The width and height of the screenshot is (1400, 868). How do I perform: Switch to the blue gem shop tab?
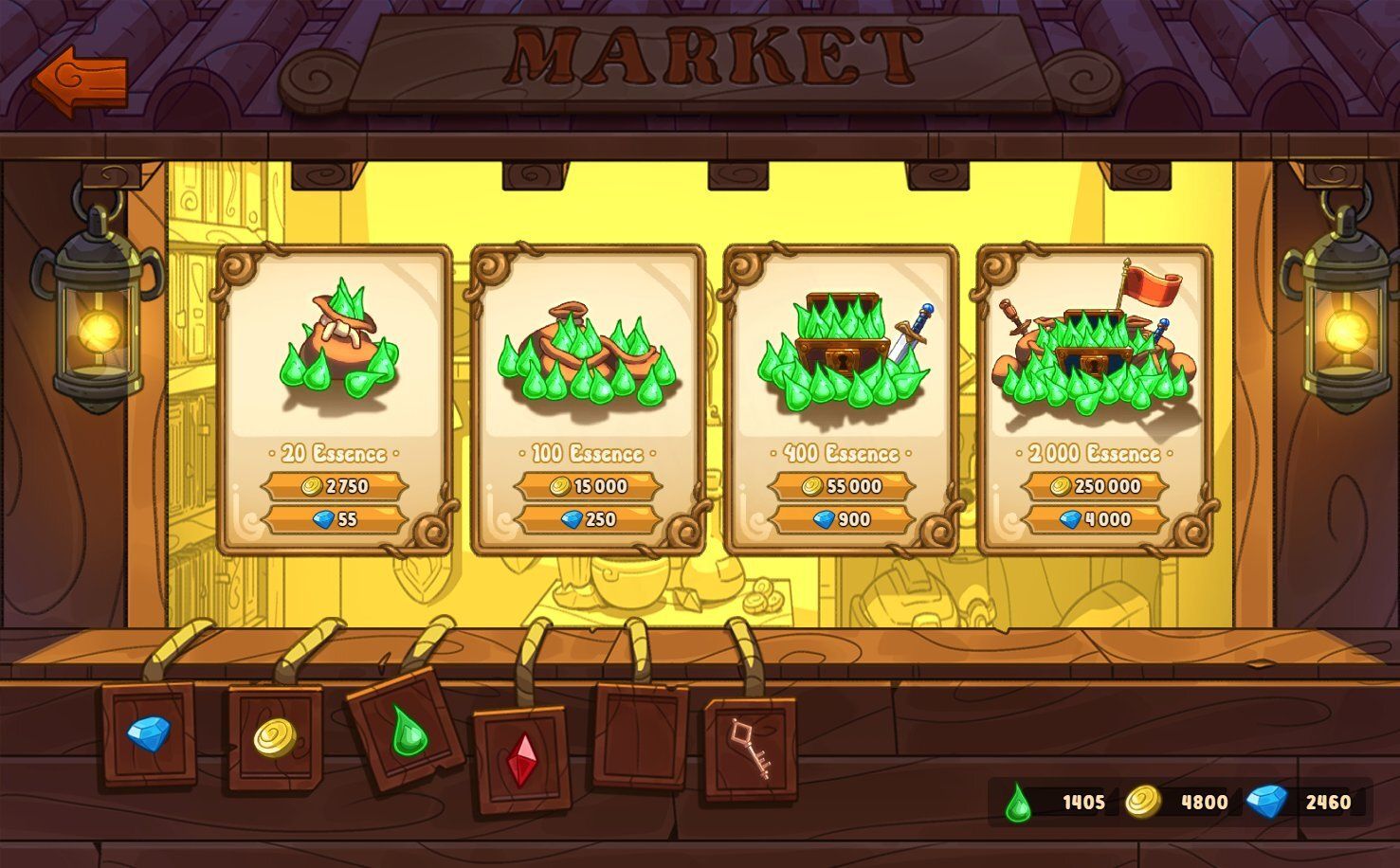coord(149,734)
